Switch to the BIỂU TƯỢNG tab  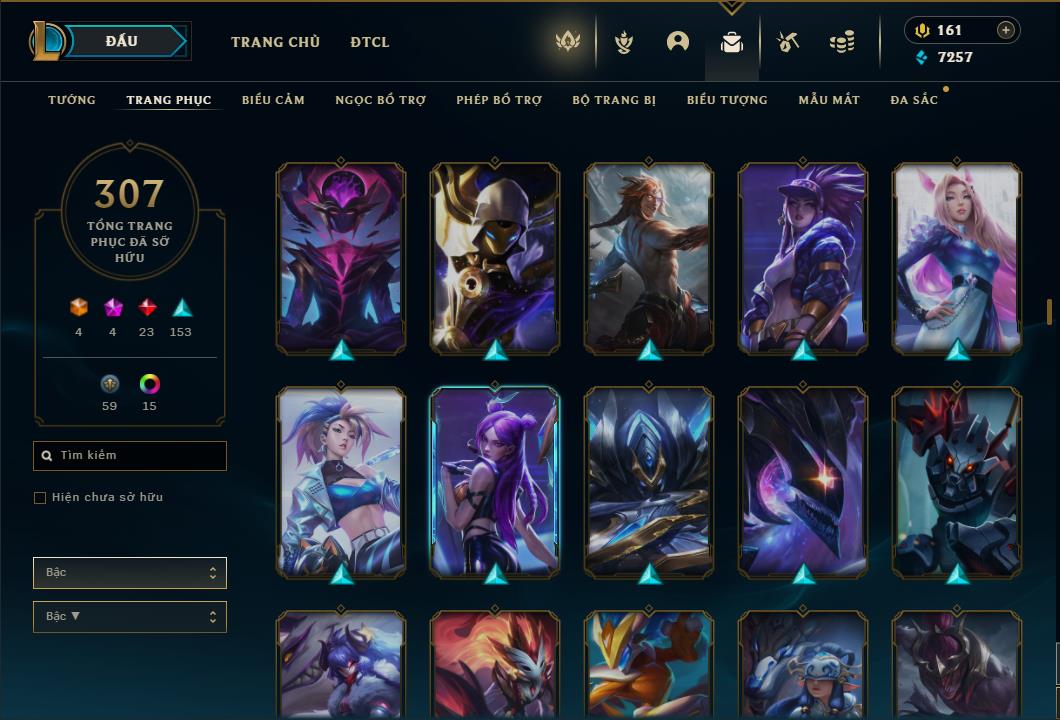727,100
